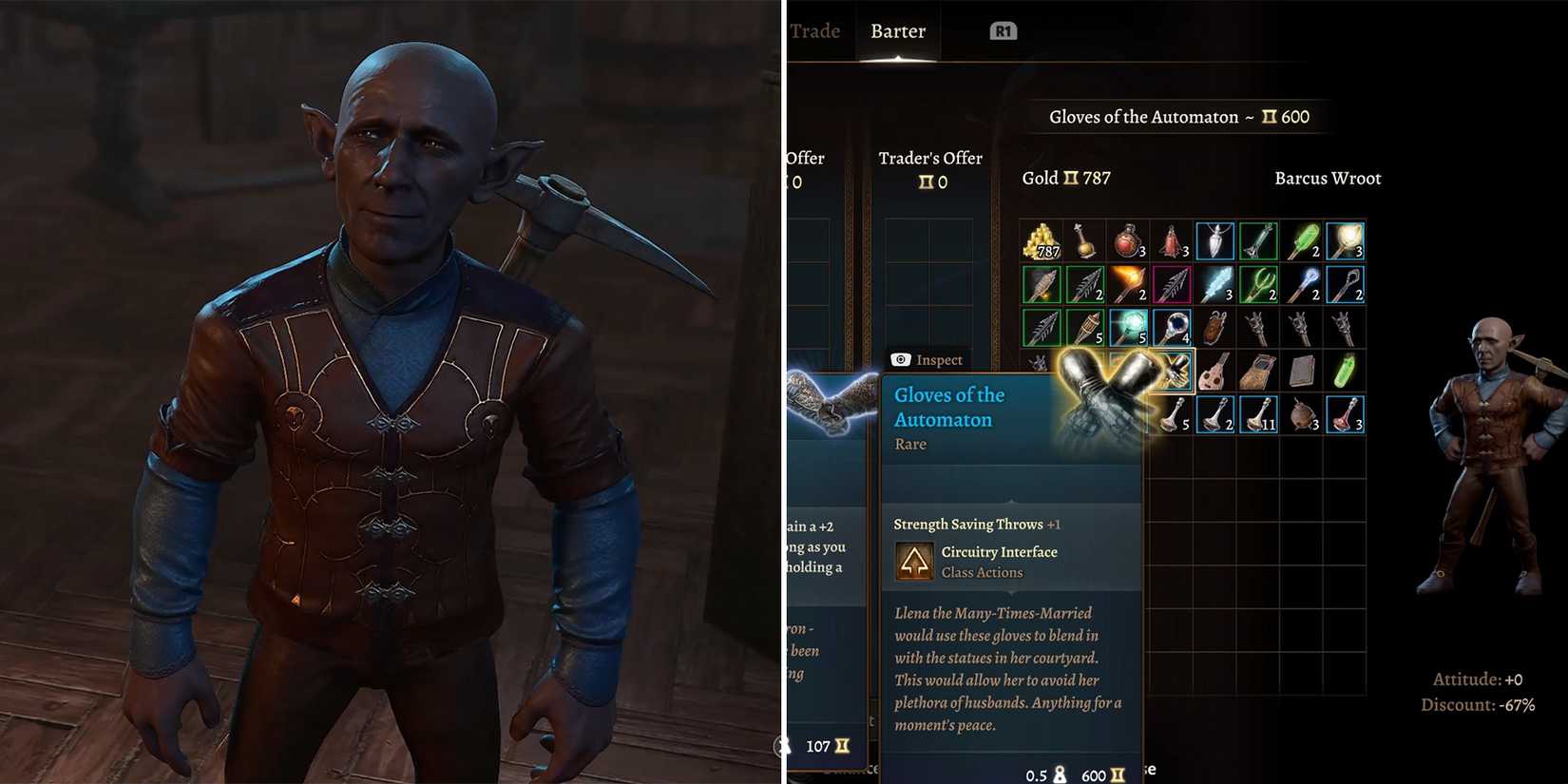Click the Circuitry Interface class action icon
Screen dimensions: 1568x784
pyautogui.click(x=915, y=561)
